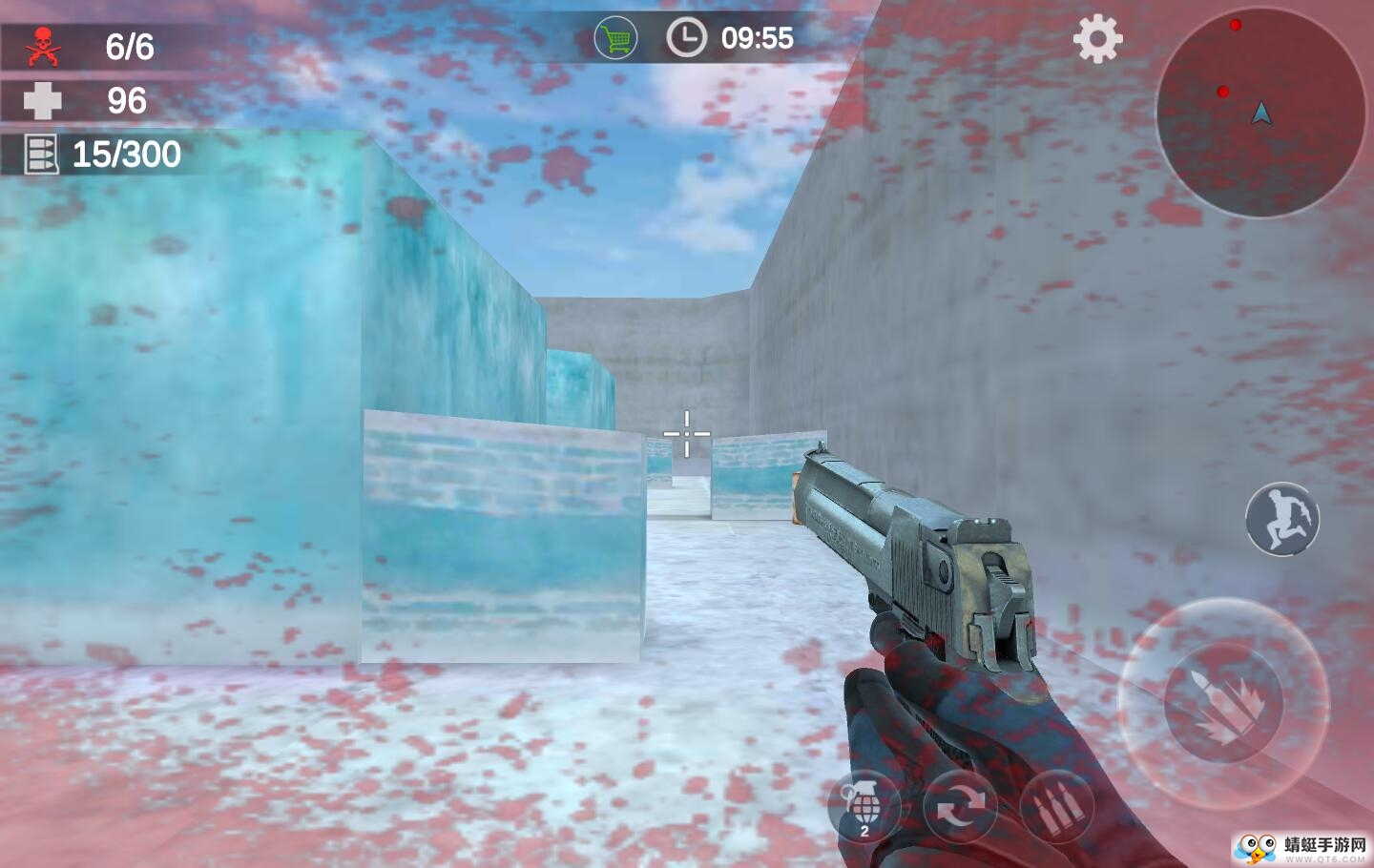Fire the weapon using the bullet button

(x=1223, y=703)
